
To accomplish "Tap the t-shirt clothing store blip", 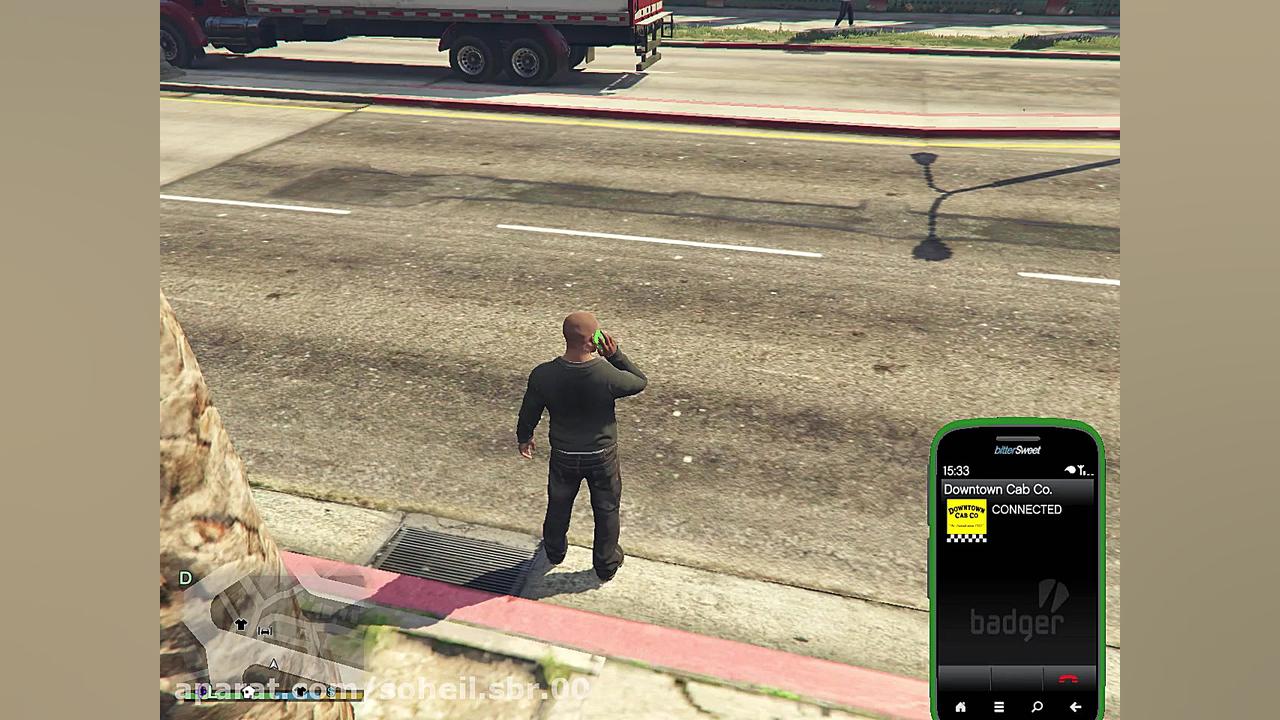I will coord(241,624).
